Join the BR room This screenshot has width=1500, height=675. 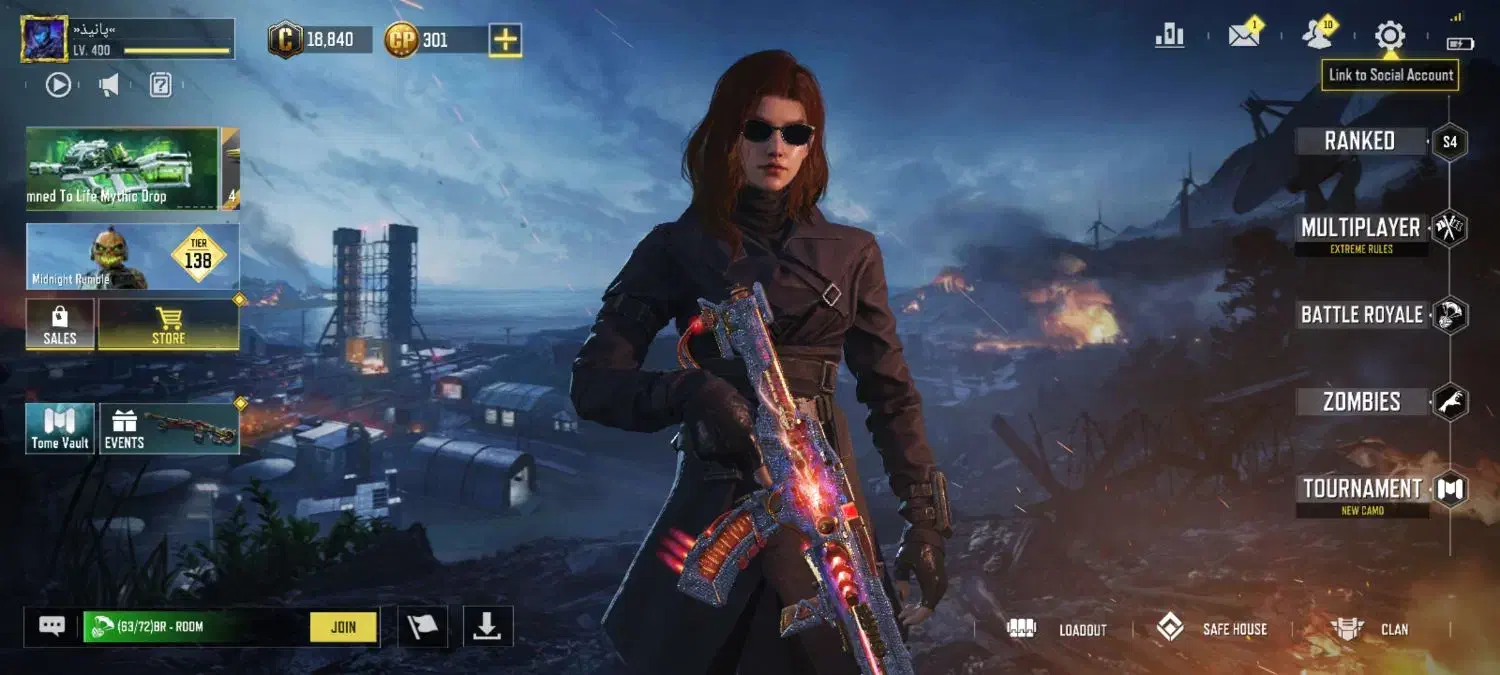(343, 627)
